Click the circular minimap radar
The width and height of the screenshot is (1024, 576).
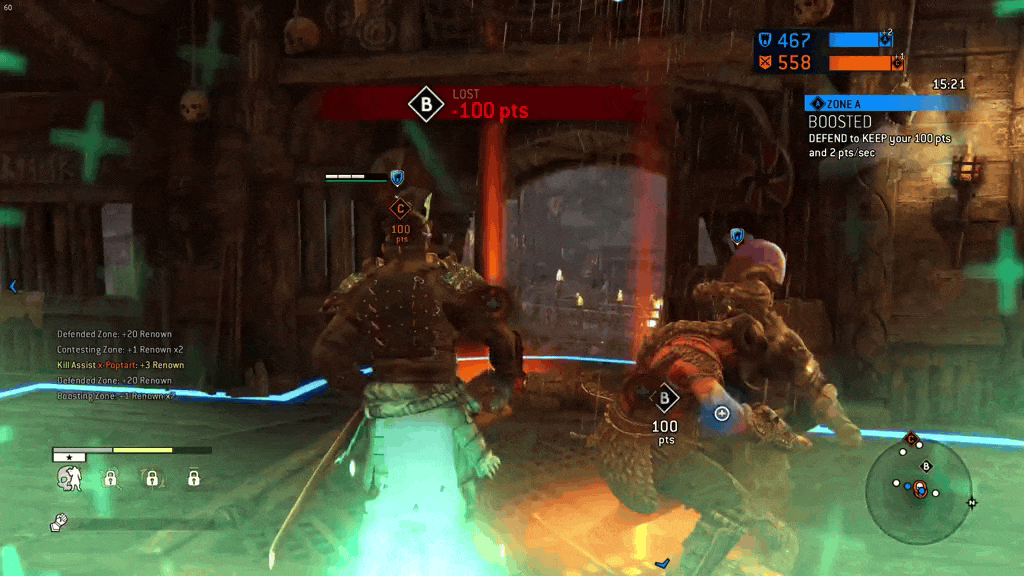[x=918, y=489]
